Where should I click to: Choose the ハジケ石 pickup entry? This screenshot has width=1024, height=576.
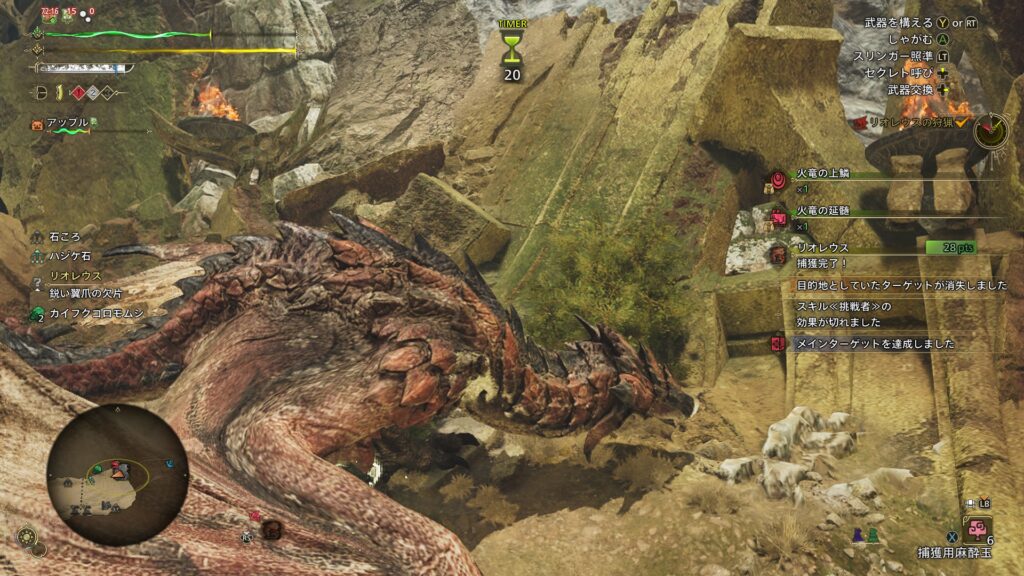(x=70, y=256)
